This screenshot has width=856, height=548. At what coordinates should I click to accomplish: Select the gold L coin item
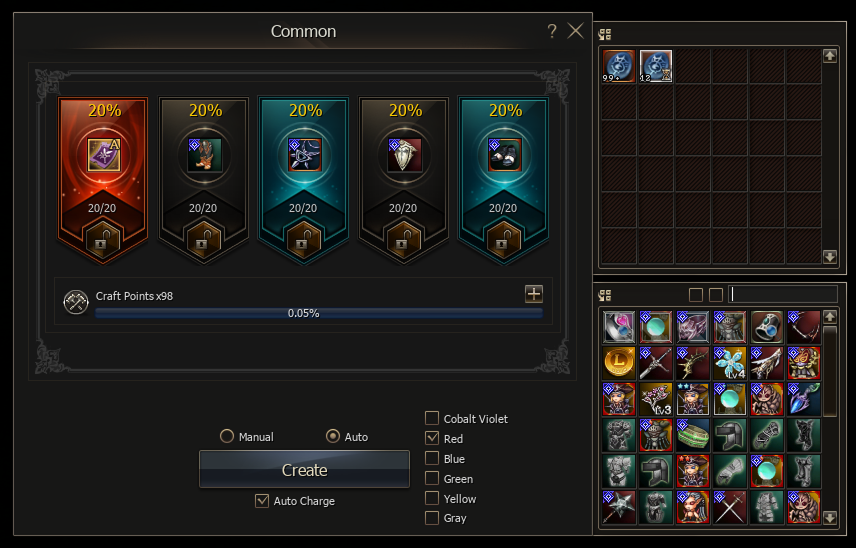pyautogui.click(x=618, y=362)
